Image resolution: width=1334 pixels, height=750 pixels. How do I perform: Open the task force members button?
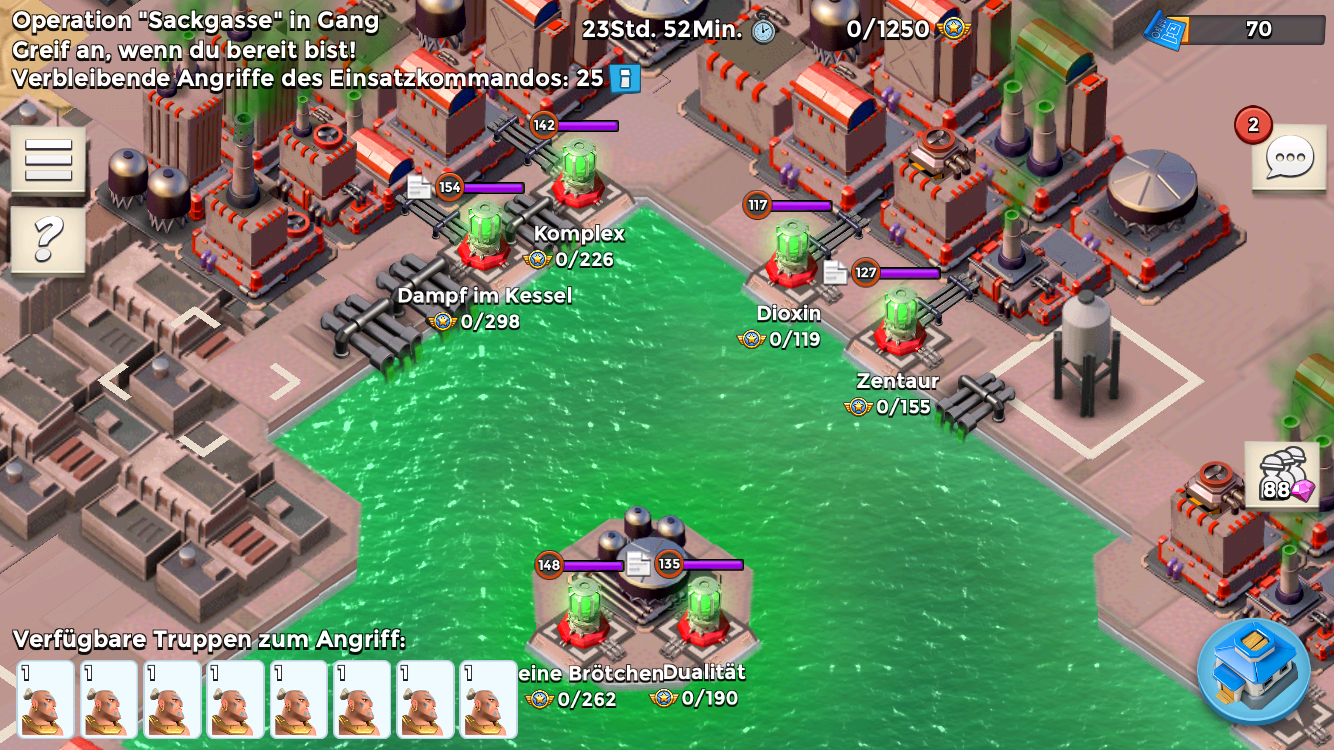coord(1281,476)
